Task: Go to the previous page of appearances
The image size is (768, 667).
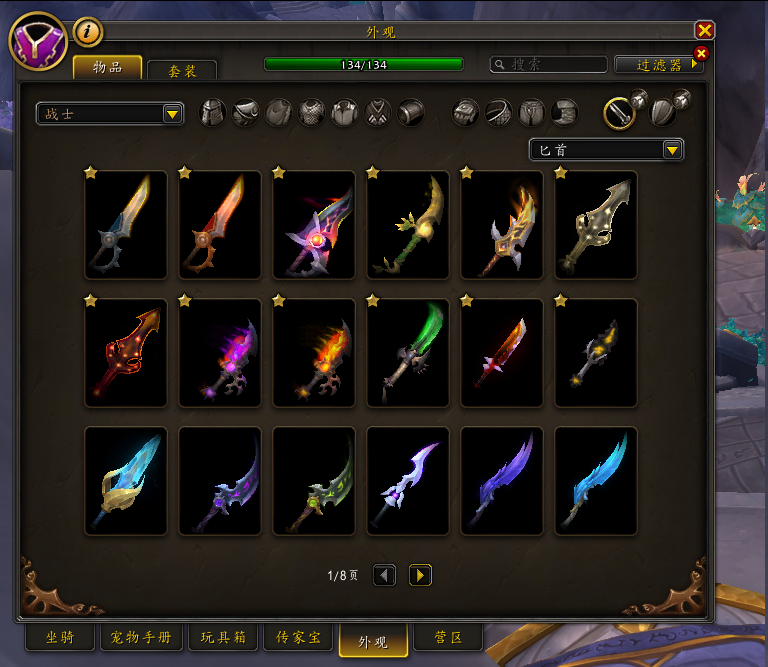Action: click(x=384, y=575)
